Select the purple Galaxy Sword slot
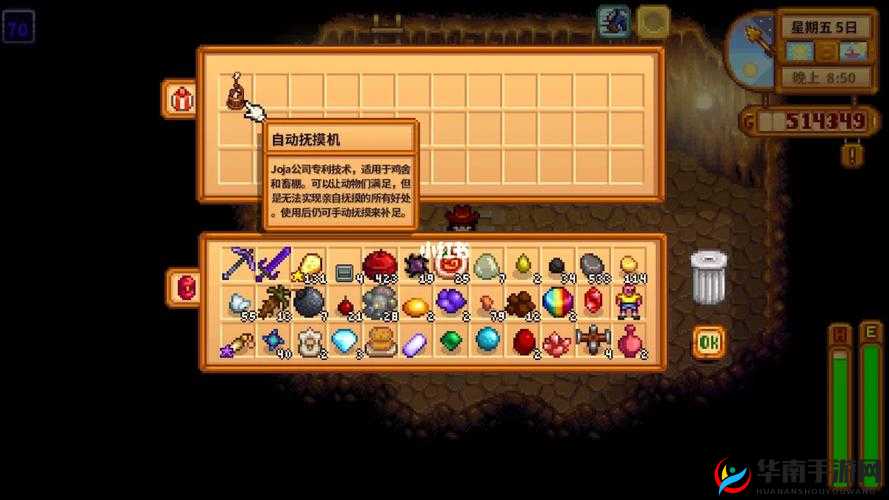This screenshot has width=889, height=500. click(272, 264)
